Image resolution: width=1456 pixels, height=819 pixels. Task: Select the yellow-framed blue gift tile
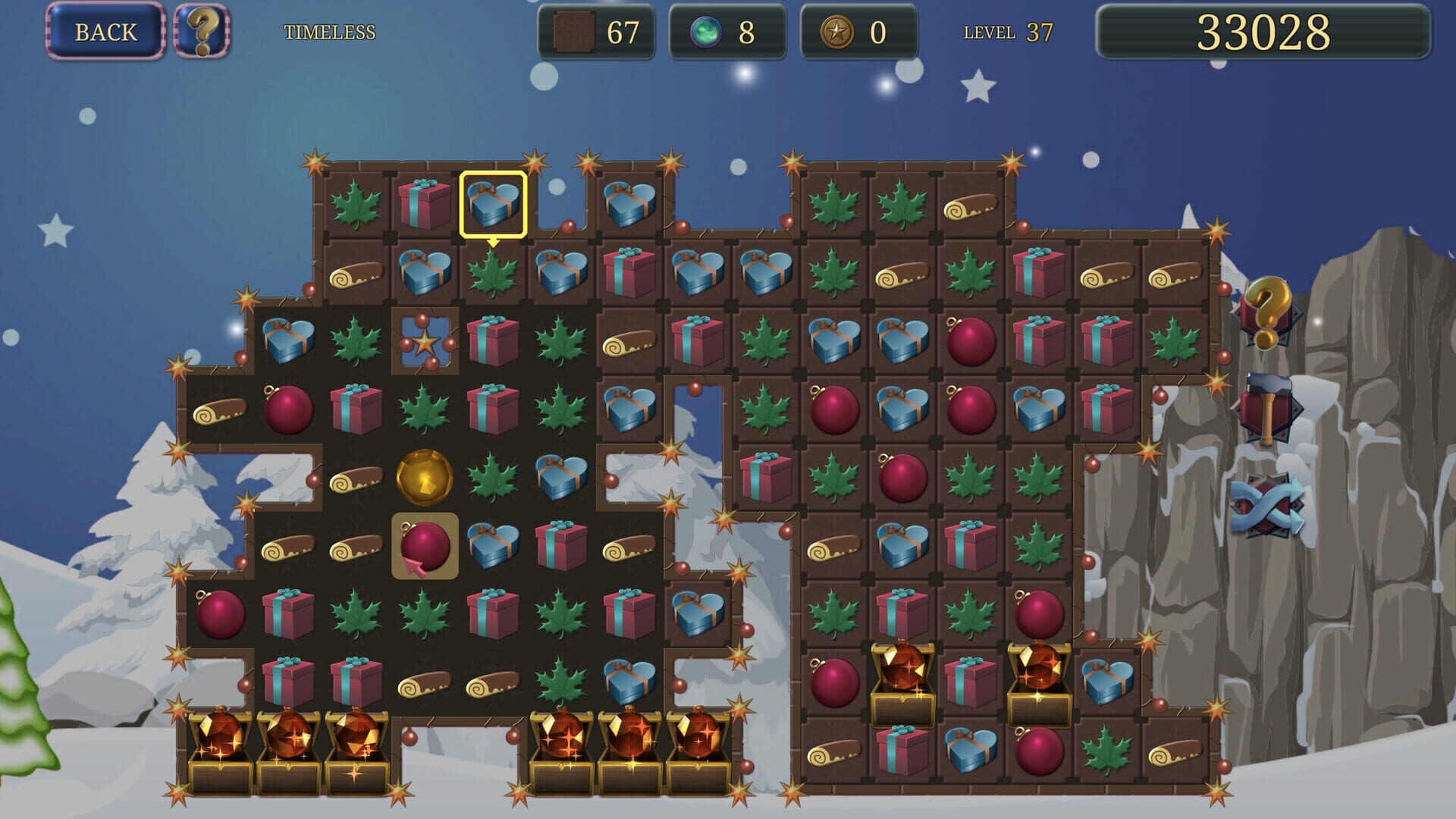(494, 206)
